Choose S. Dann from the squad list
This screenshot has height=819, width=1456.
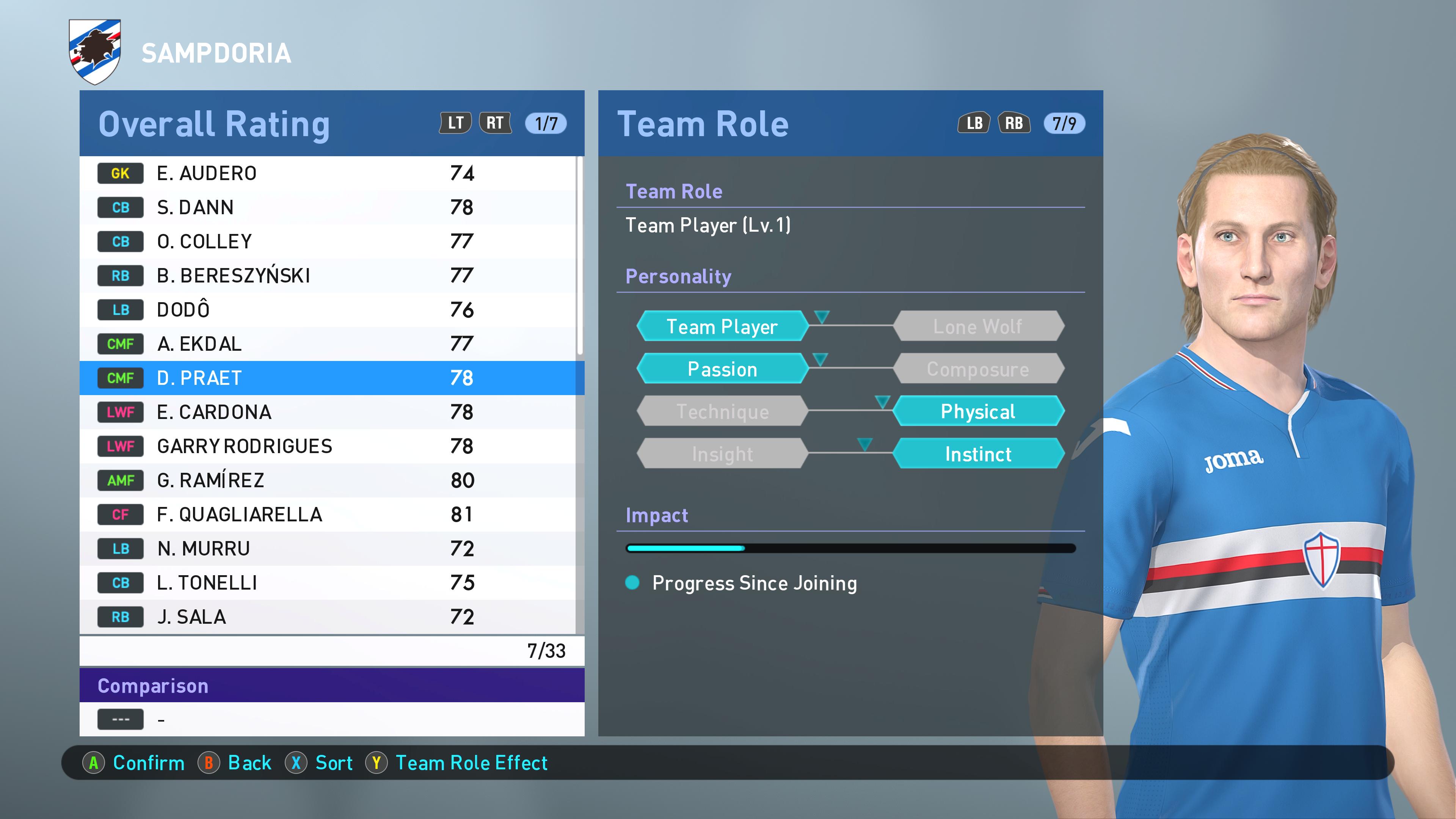click(328, 207)
